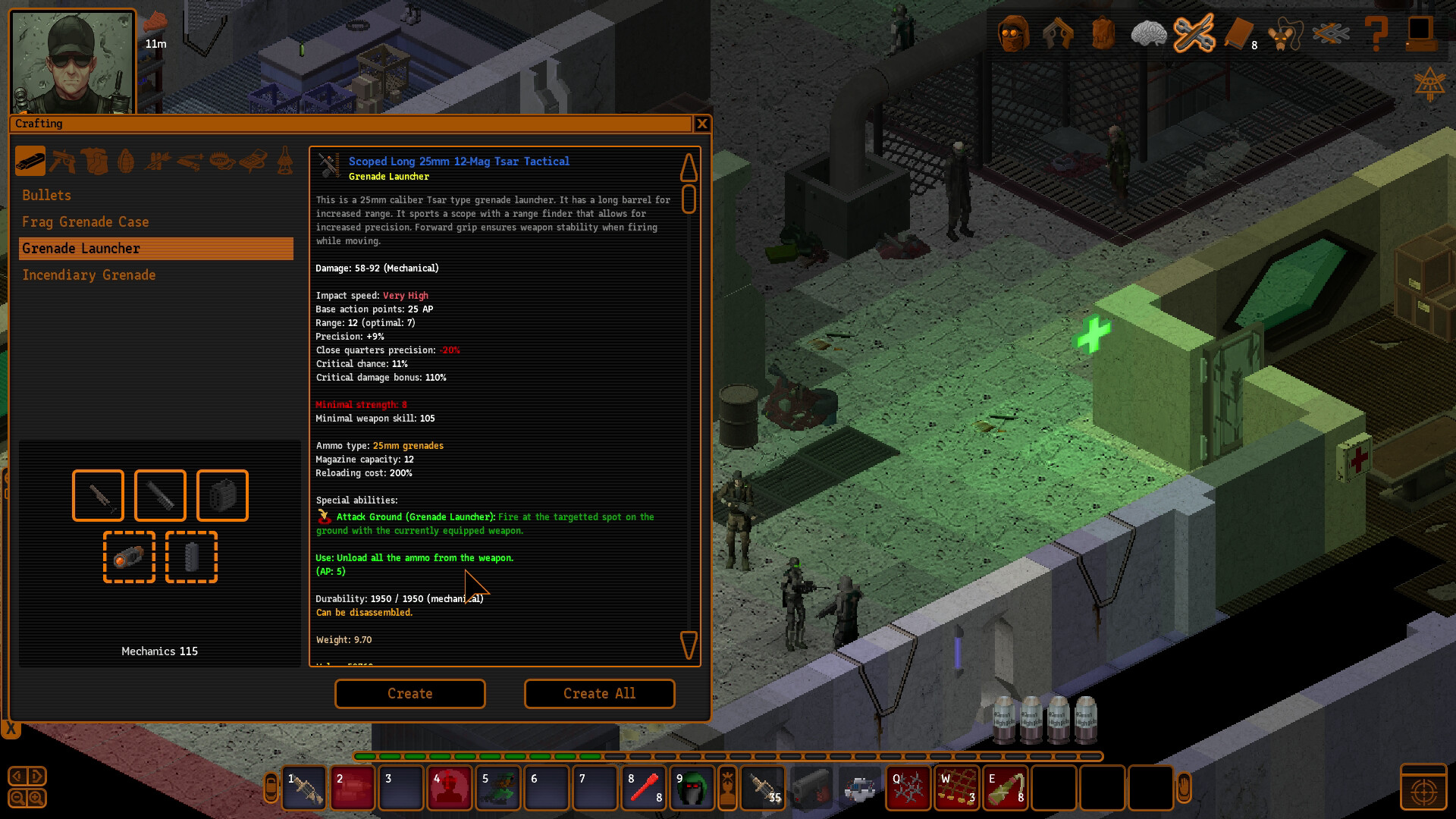Image resolution: width=1456 pixels, height=819 pixels.
Task: Select Grenade Launcher in the recipe list
Action: click(x=81, y=248)
